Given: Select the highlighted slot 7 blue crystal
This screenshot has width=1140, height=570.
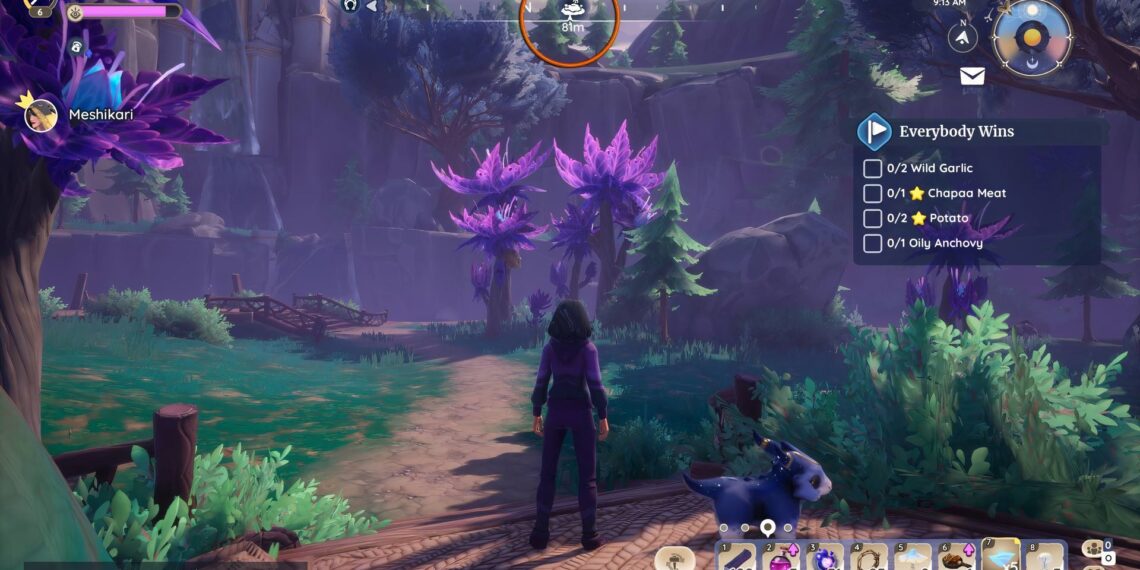Looking at the screenshot, I should click(x=1000, y=556).
